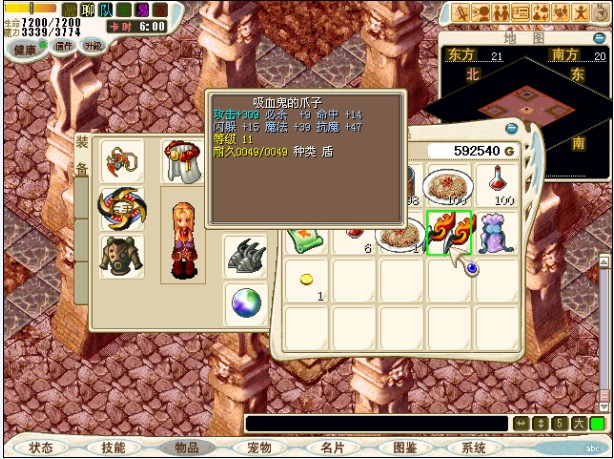Open the 系统 system menu
Viewport: 614px width, 459px height.
click(x=474, y=448)
